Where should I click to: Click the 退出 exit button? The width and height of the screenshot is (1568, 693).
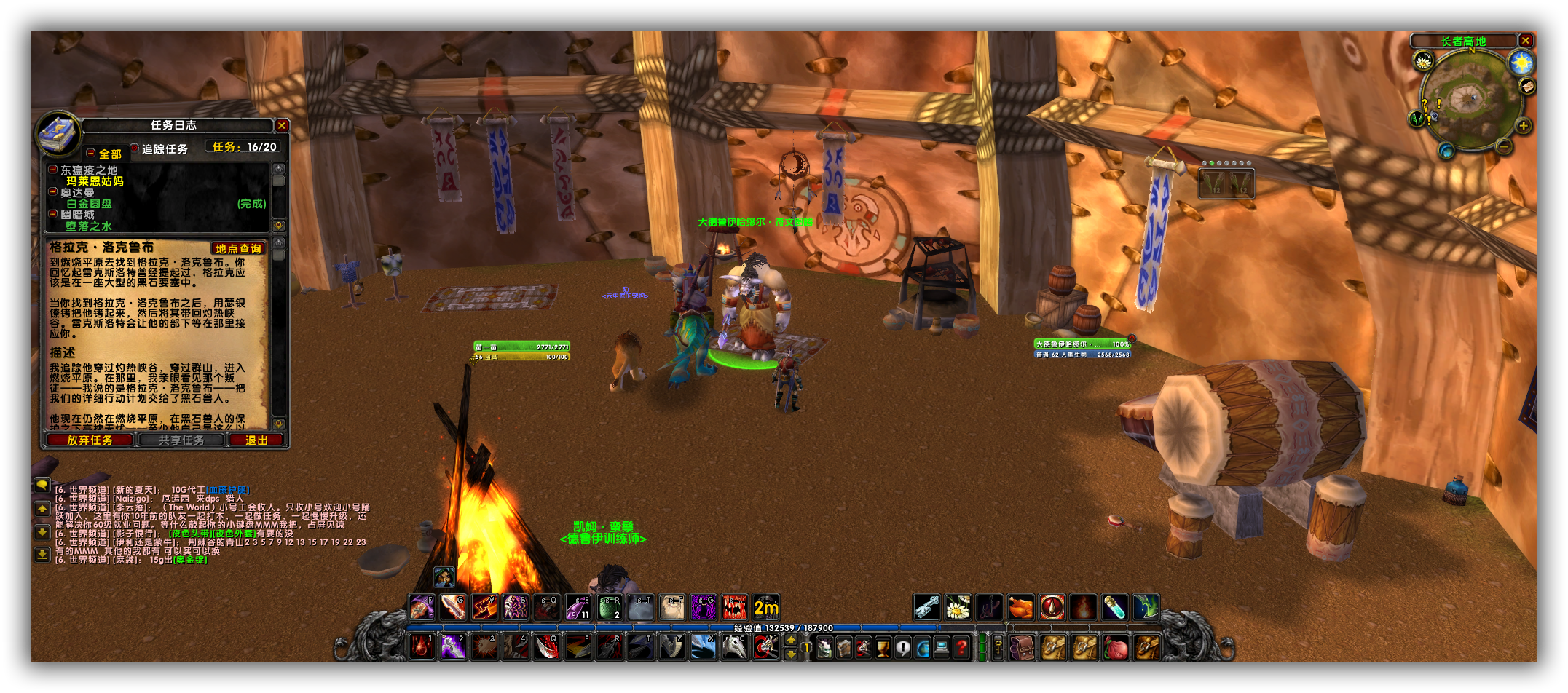coord(256,440)
